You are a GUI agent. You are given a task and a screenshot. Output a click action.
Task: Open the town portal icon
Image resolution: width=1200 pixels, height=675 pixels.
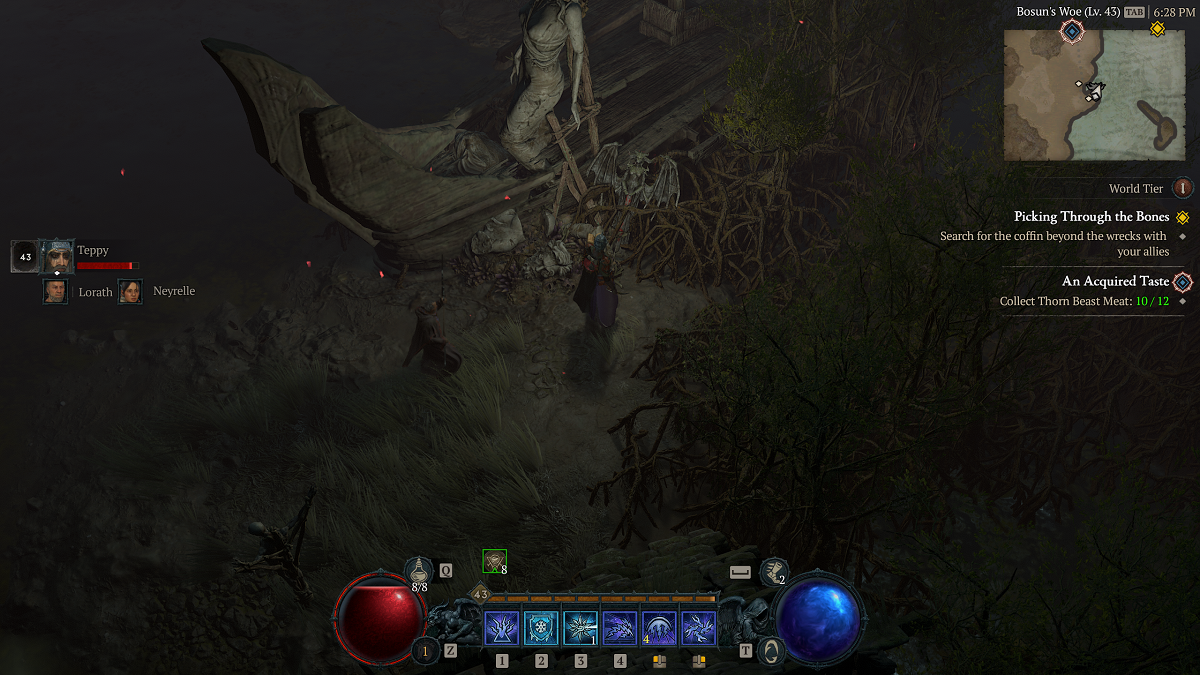click(771, 651)
